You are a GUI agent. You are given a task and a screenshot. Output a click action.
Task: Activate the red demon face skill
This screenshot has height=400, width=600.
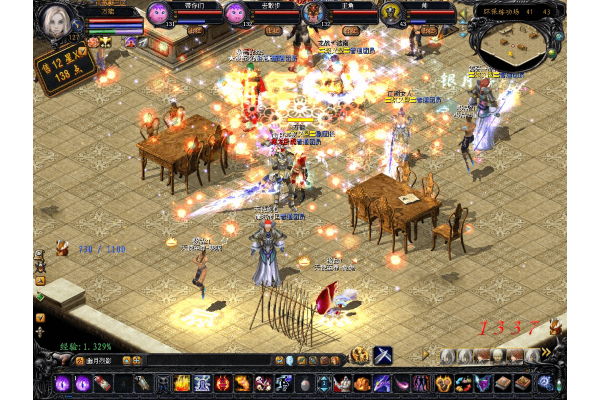click(x=223, y=383)
